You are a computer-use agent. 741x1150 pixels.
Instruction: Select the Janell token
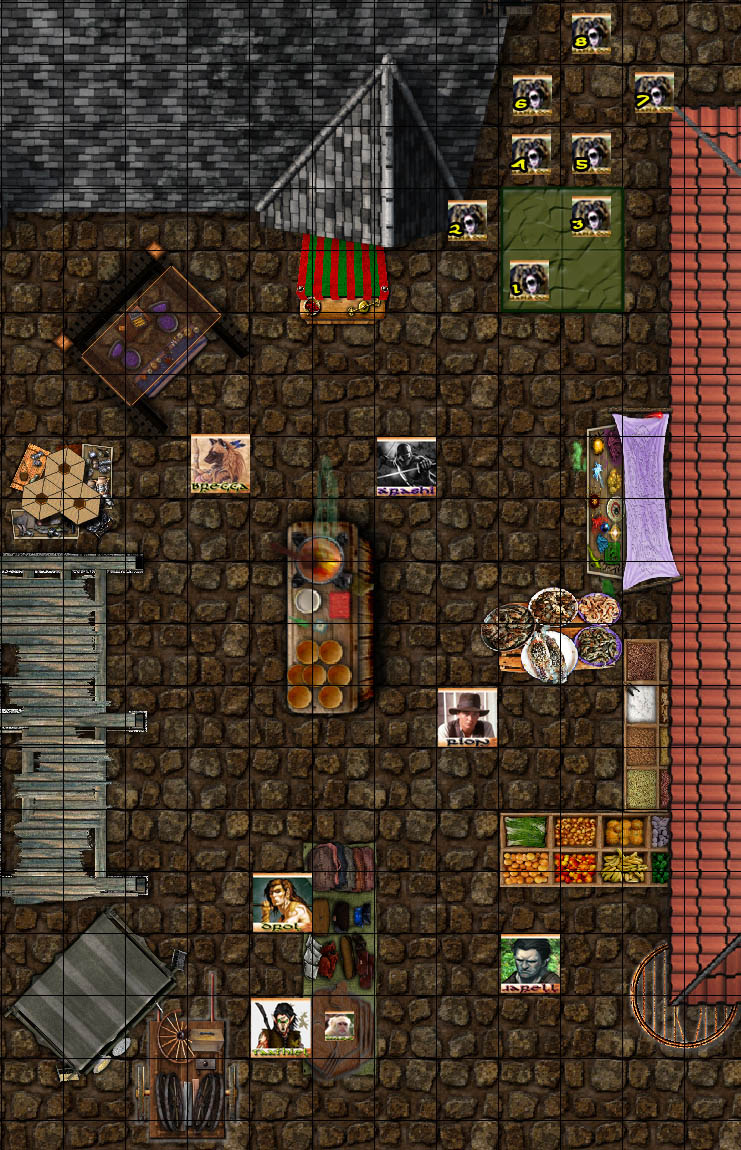530,964
